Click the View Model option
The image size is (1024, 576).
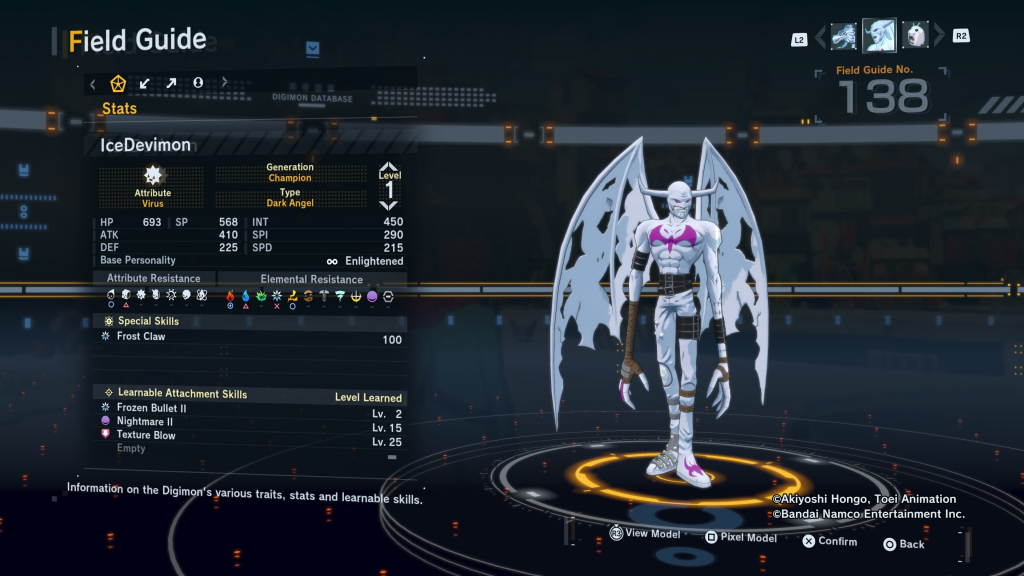pos(645,534)
